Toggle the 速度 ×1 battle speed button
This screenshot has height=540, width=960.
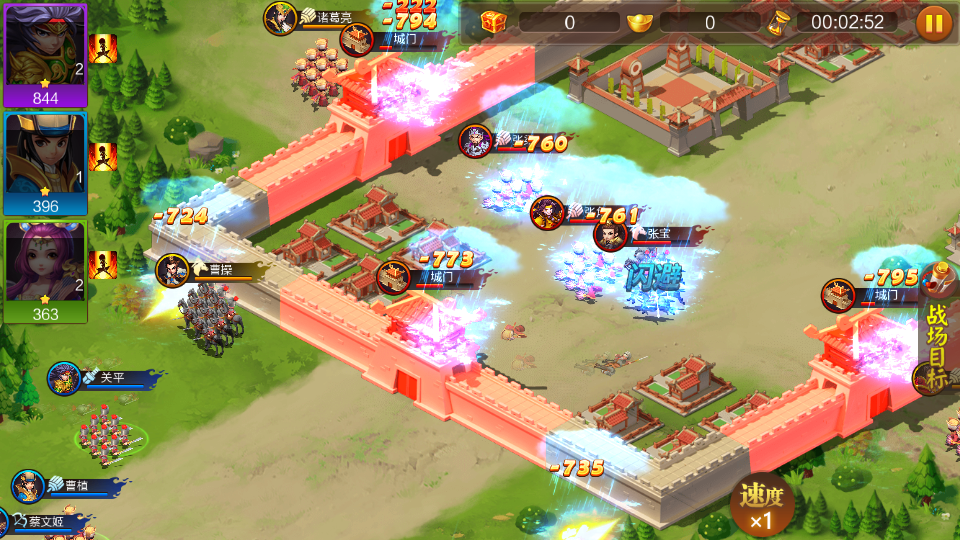pos(762,506)
